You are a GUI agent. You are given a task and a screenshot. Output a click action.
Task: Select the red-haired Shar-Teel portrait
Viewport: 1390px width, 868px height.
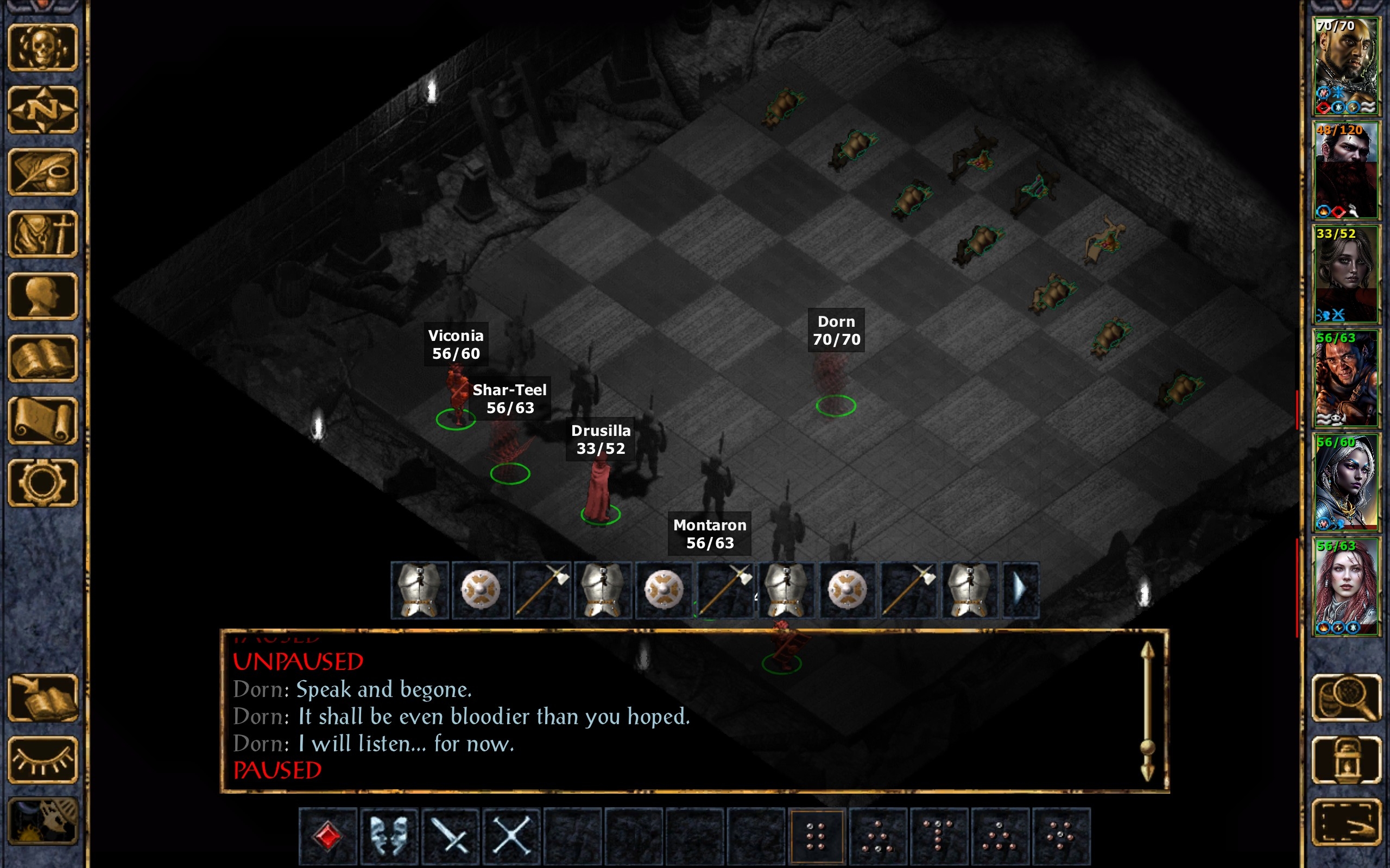click(1345, 586)
